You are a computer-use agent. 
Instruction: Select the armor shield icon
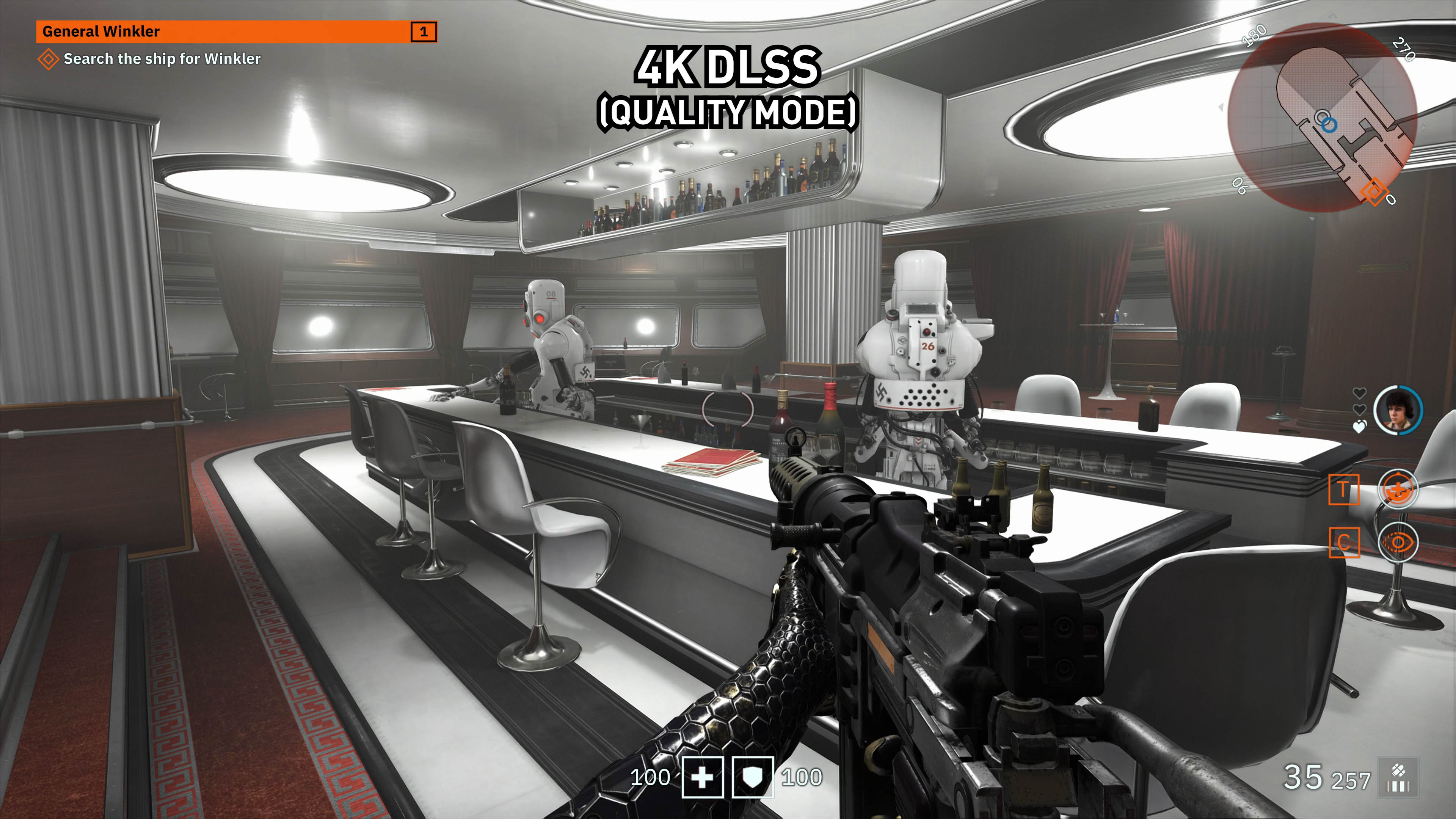(752, 777)
